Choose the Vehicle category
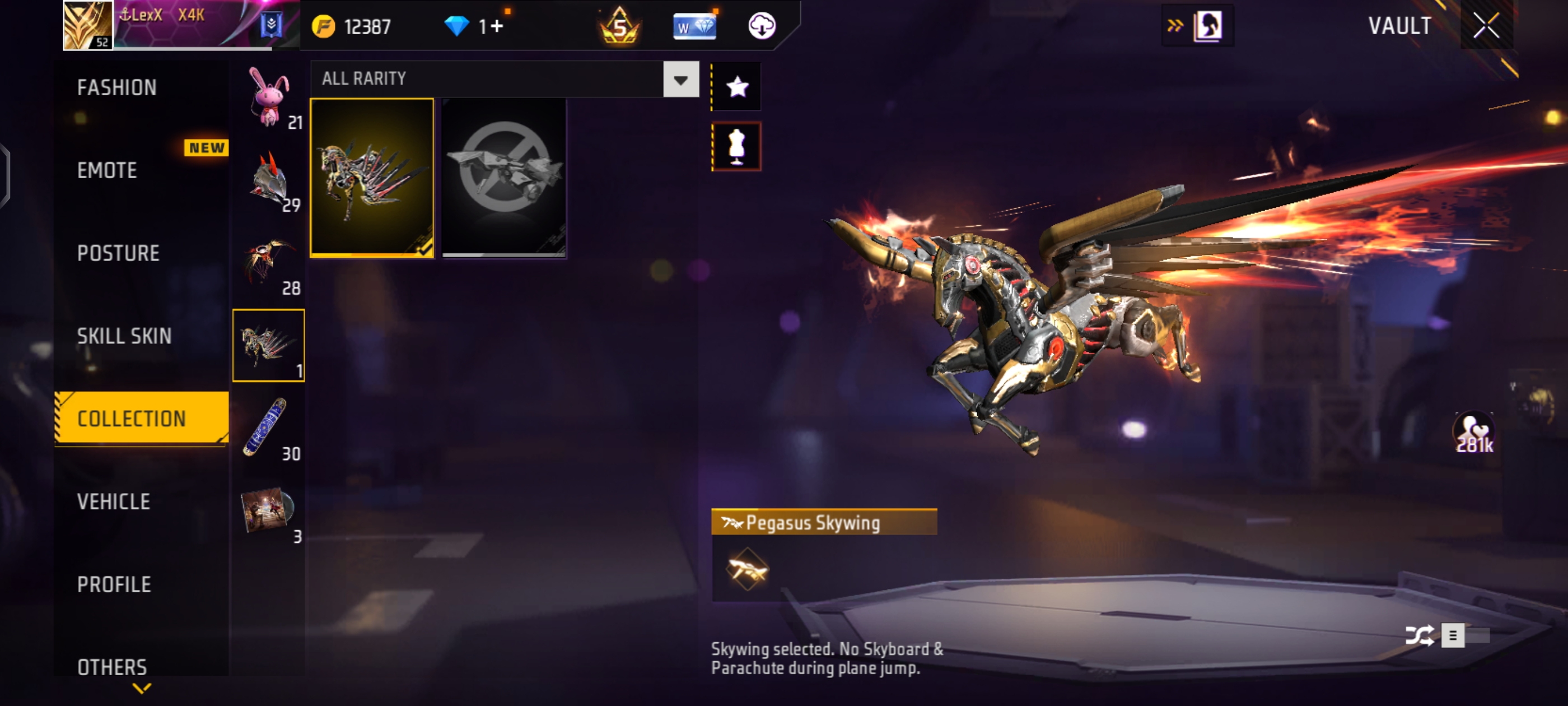The height and width of the screenshot is (706, 1568). click(x=113, y=502)
